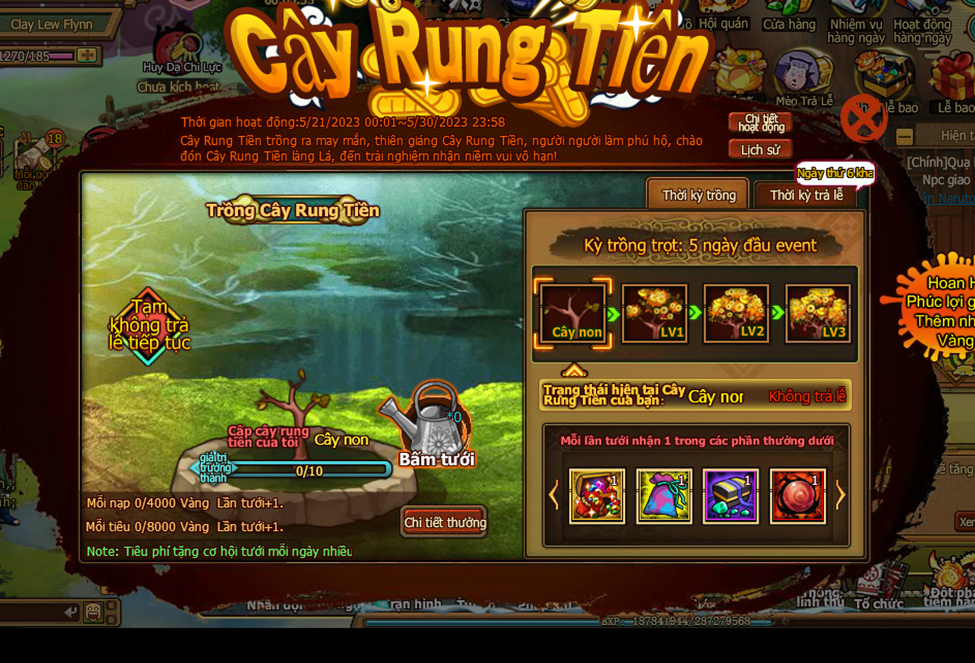This screenshot has width=975, height=663.
Task: Switch to Thời kỳ trả lễ tab
Action: coord(806,195)
